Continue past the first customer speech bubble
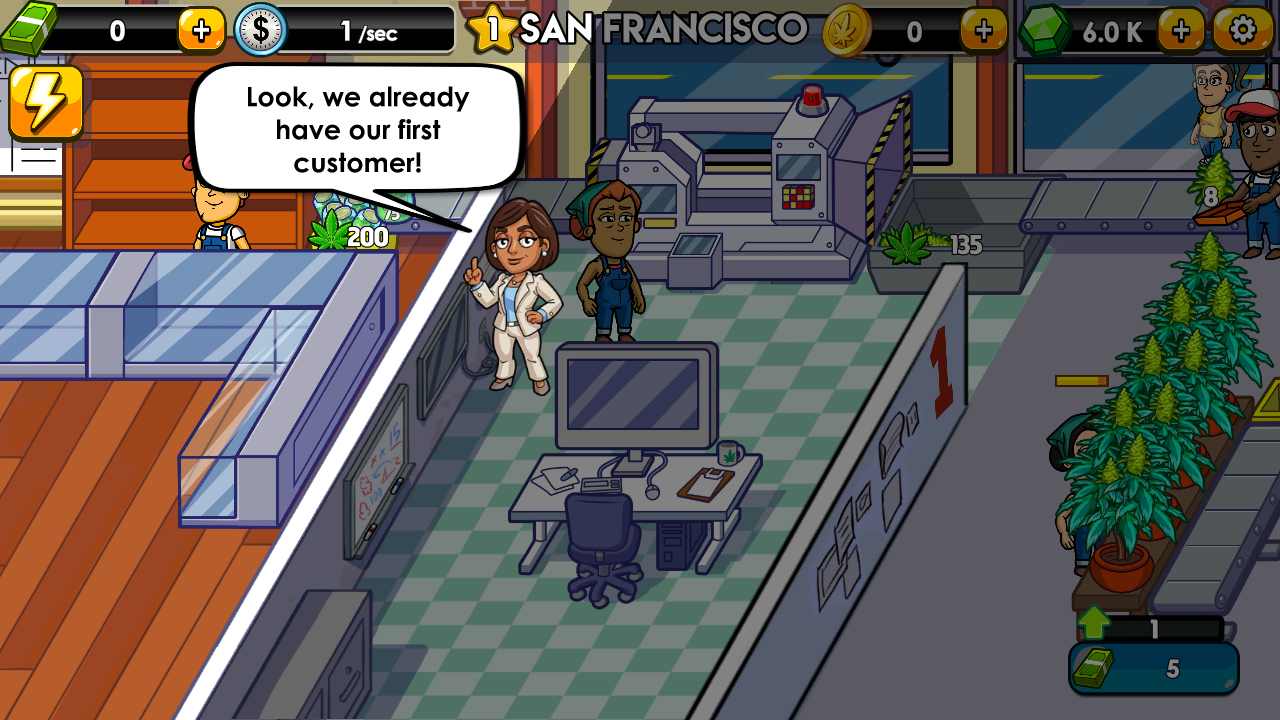 [357, 130]
